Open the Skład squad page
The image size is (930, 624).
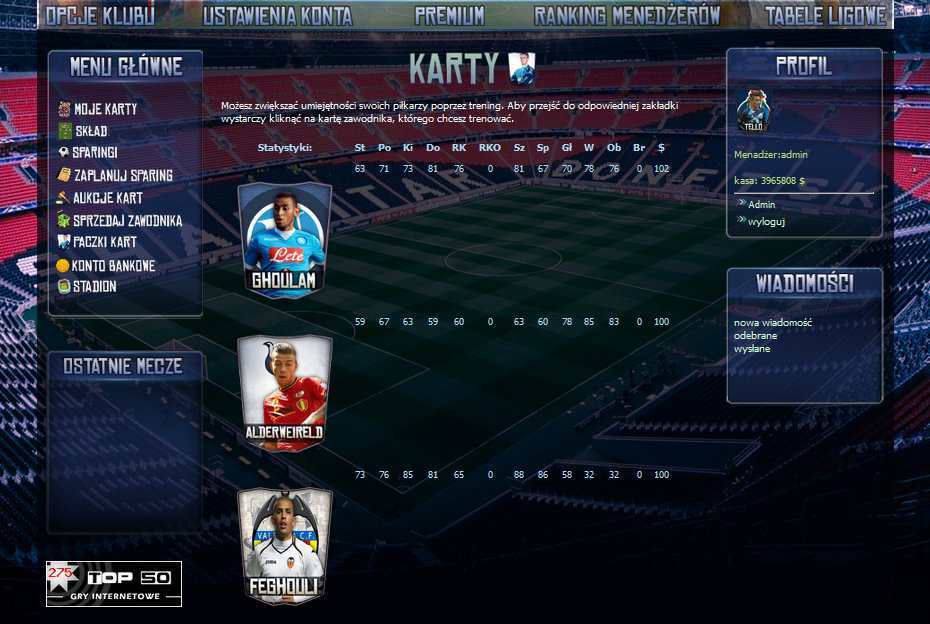point(91,131)
